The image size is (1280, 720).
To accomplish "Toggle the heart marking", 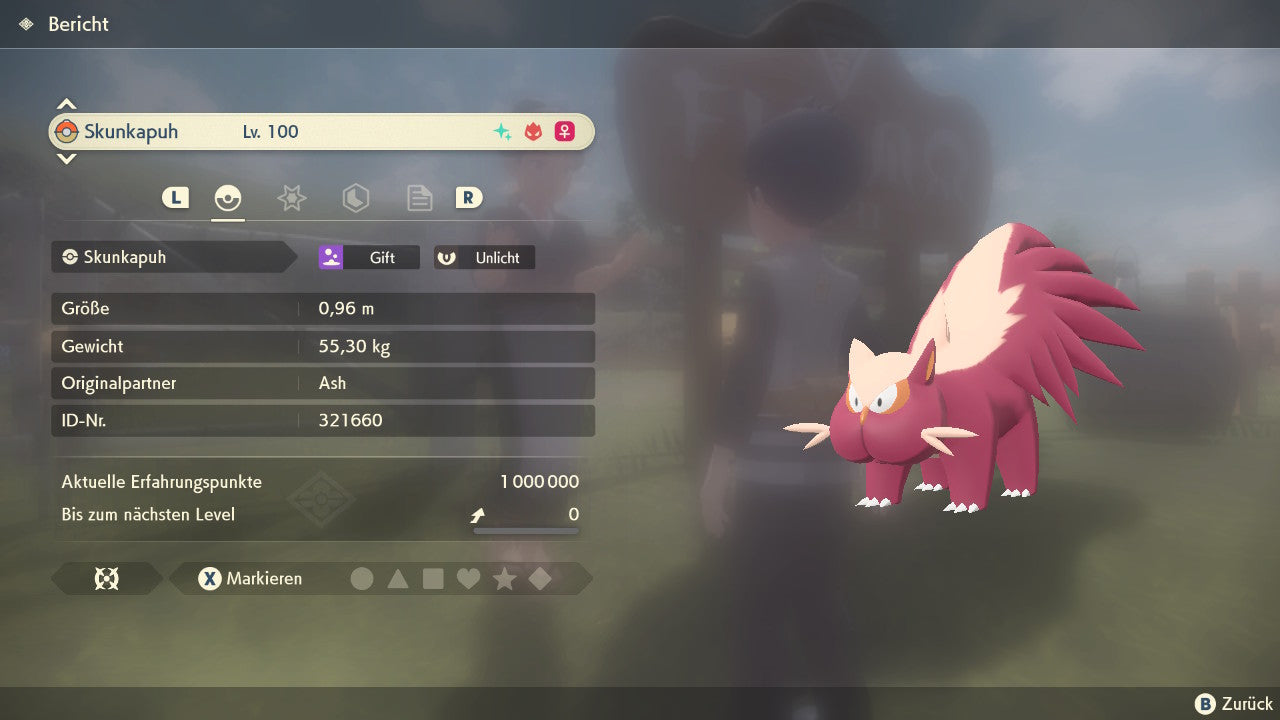I will 468,578.
